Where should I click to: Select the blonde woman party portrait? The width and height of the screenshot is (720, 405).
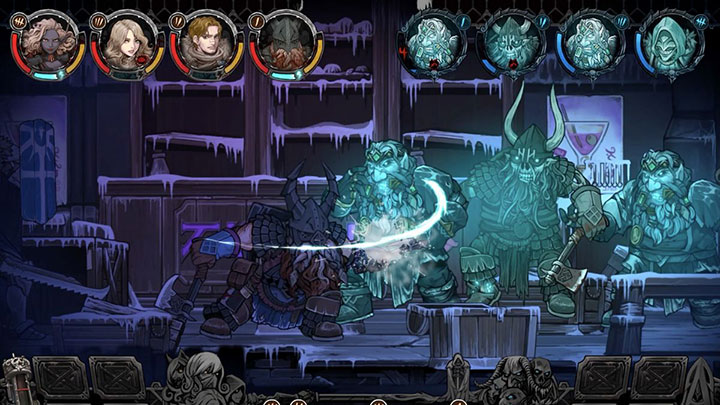point(123,40)
